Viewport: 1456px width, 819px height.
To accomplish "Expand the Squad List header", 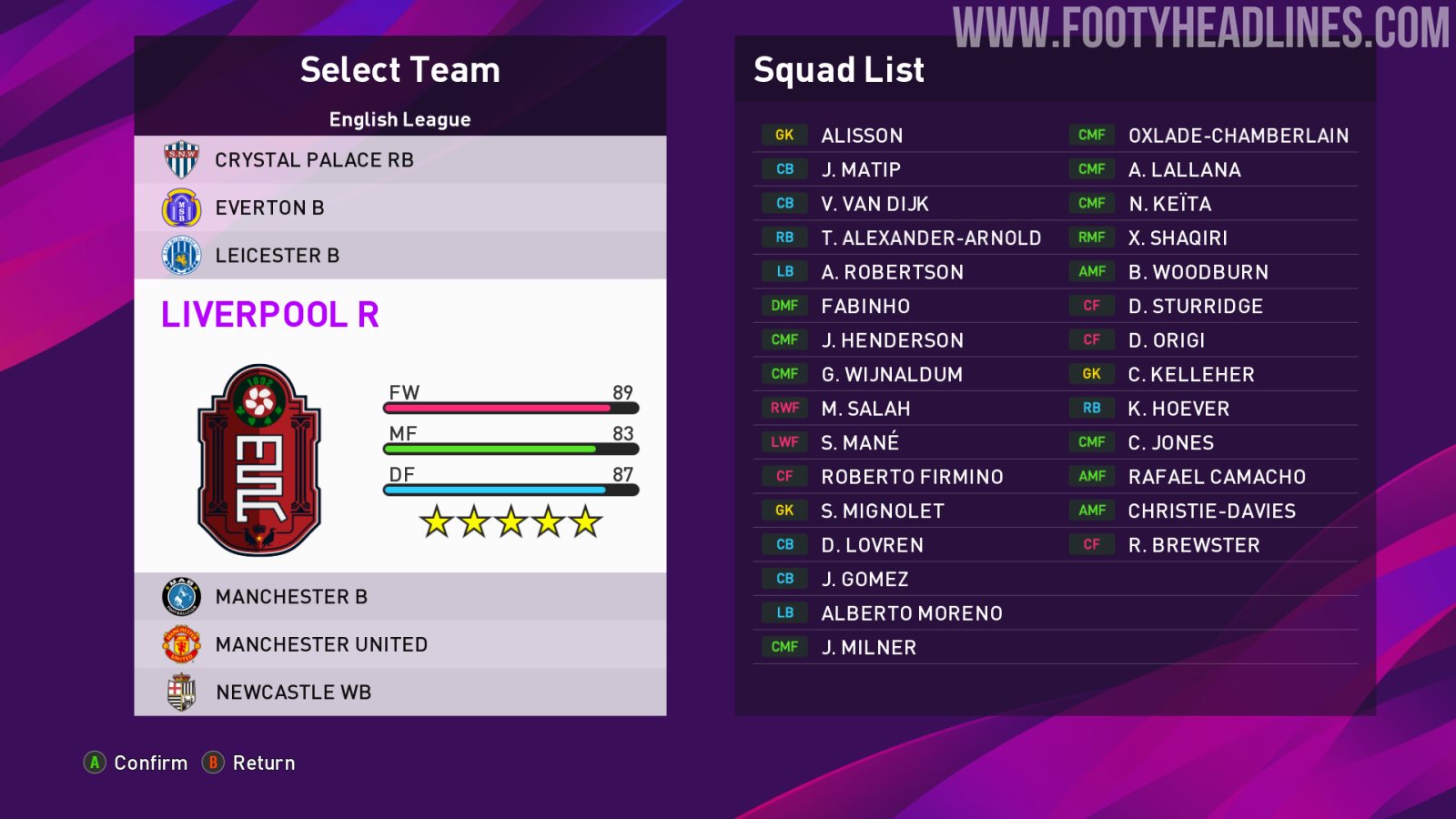I will 838,69.
